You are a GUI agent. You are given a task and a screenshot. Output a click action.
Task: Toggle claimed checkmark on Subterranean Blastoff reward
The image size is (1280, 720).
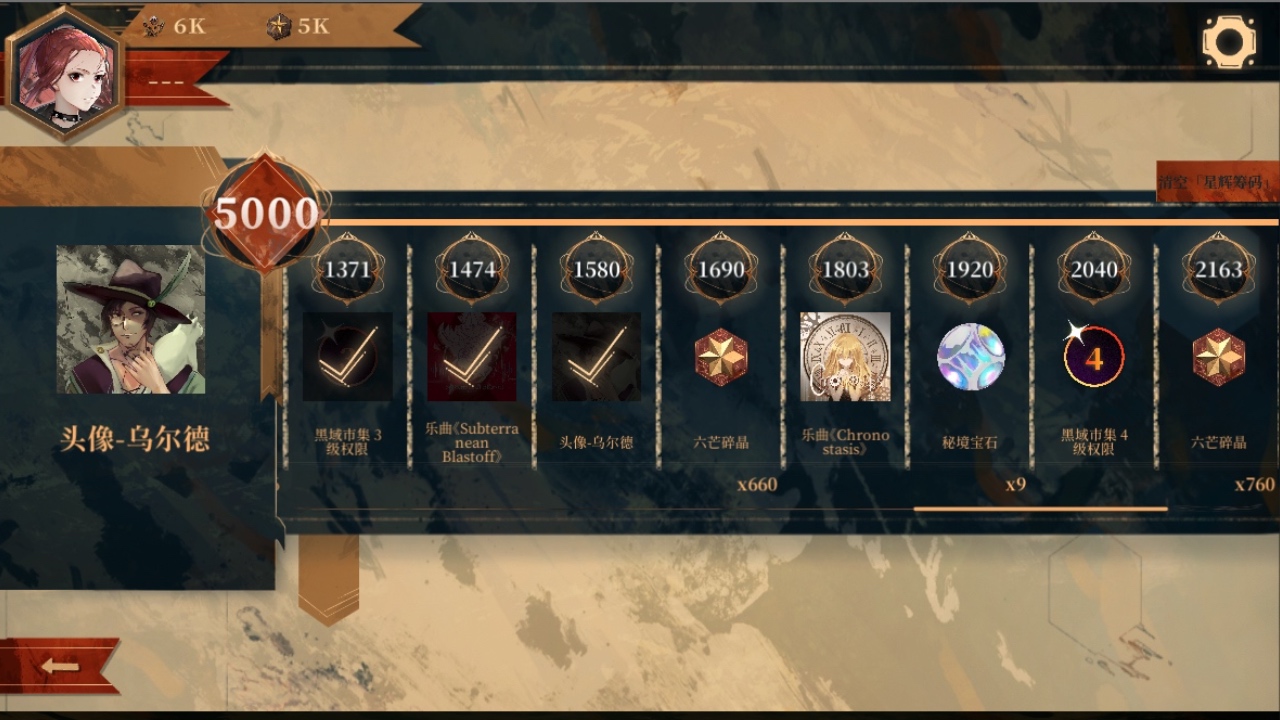[x=471, y=357]
